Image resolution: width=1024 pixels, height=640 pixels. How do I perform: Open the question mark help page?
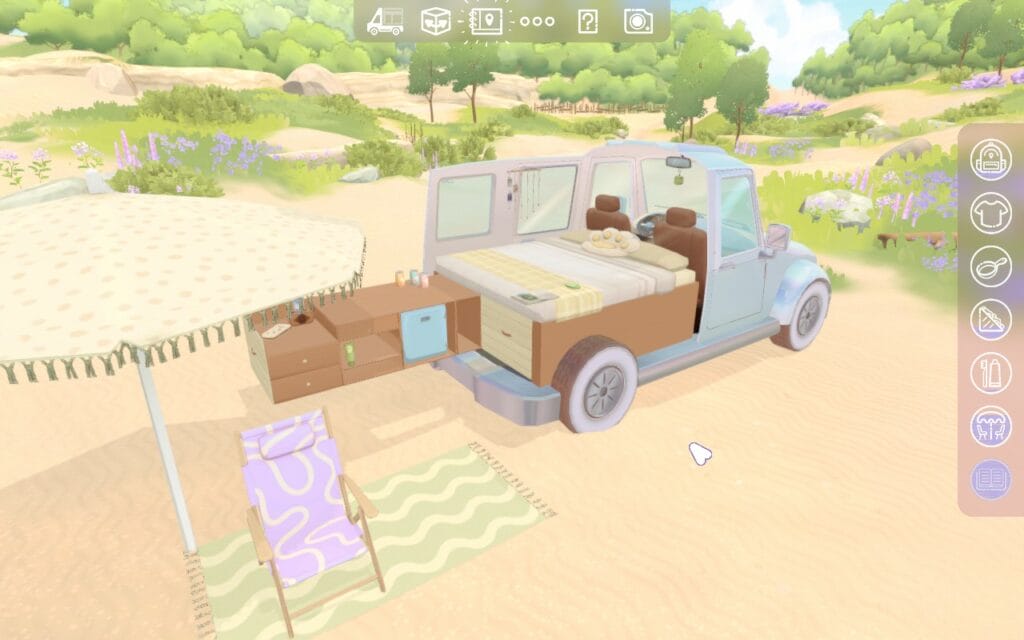[587, 21]
